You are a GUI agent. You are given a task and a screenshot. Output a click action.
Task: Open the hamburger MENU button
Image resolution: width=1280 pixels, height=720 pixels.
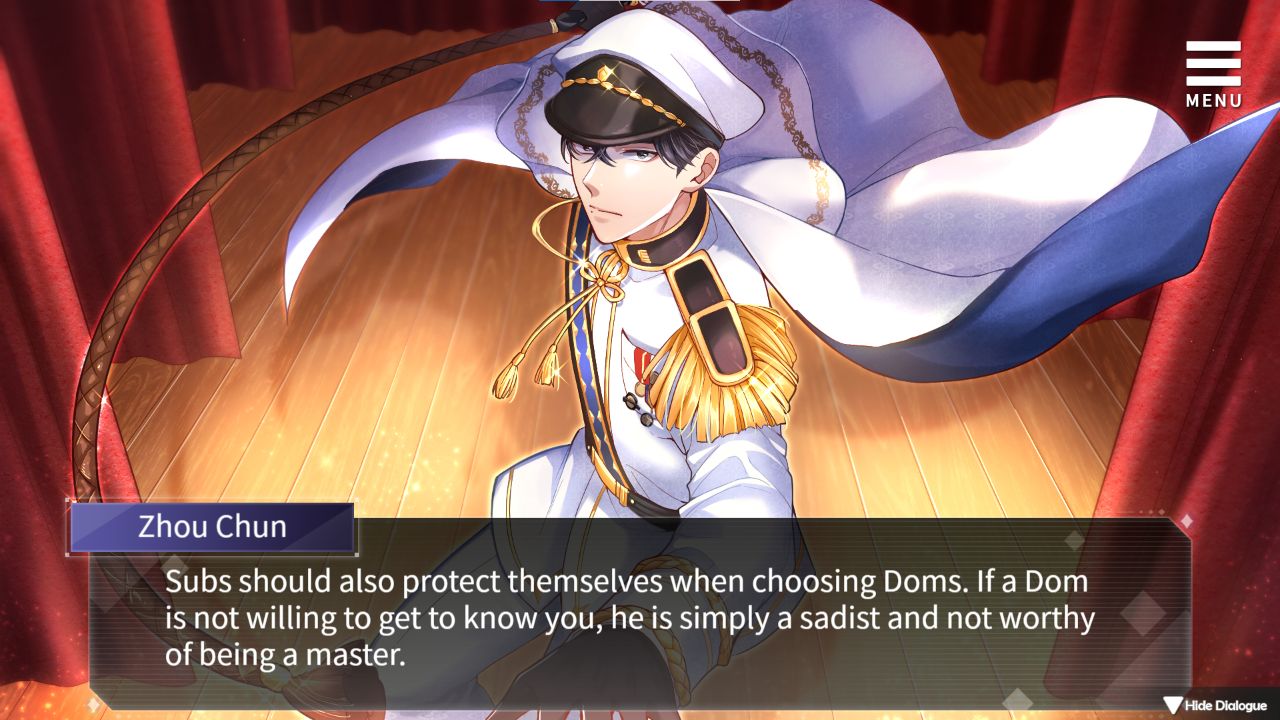[x=1213, y=72]
